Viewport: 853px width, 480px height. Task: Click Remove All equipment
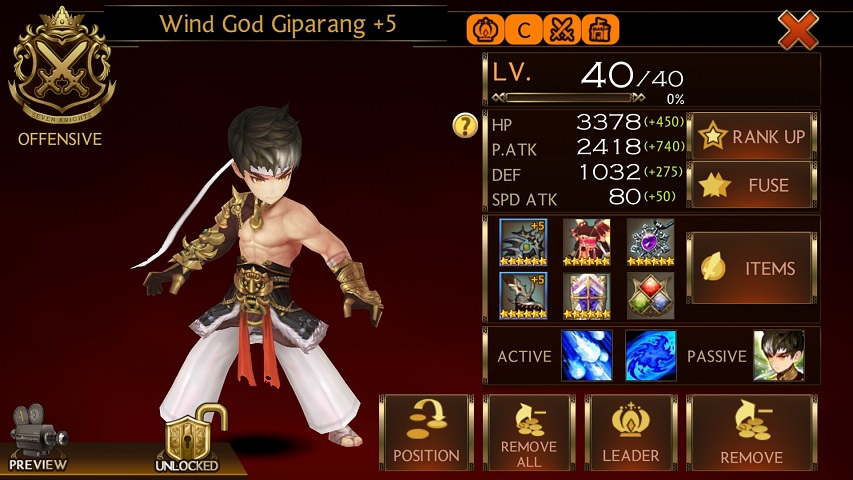pyautogui.click(x=529, y=433)
